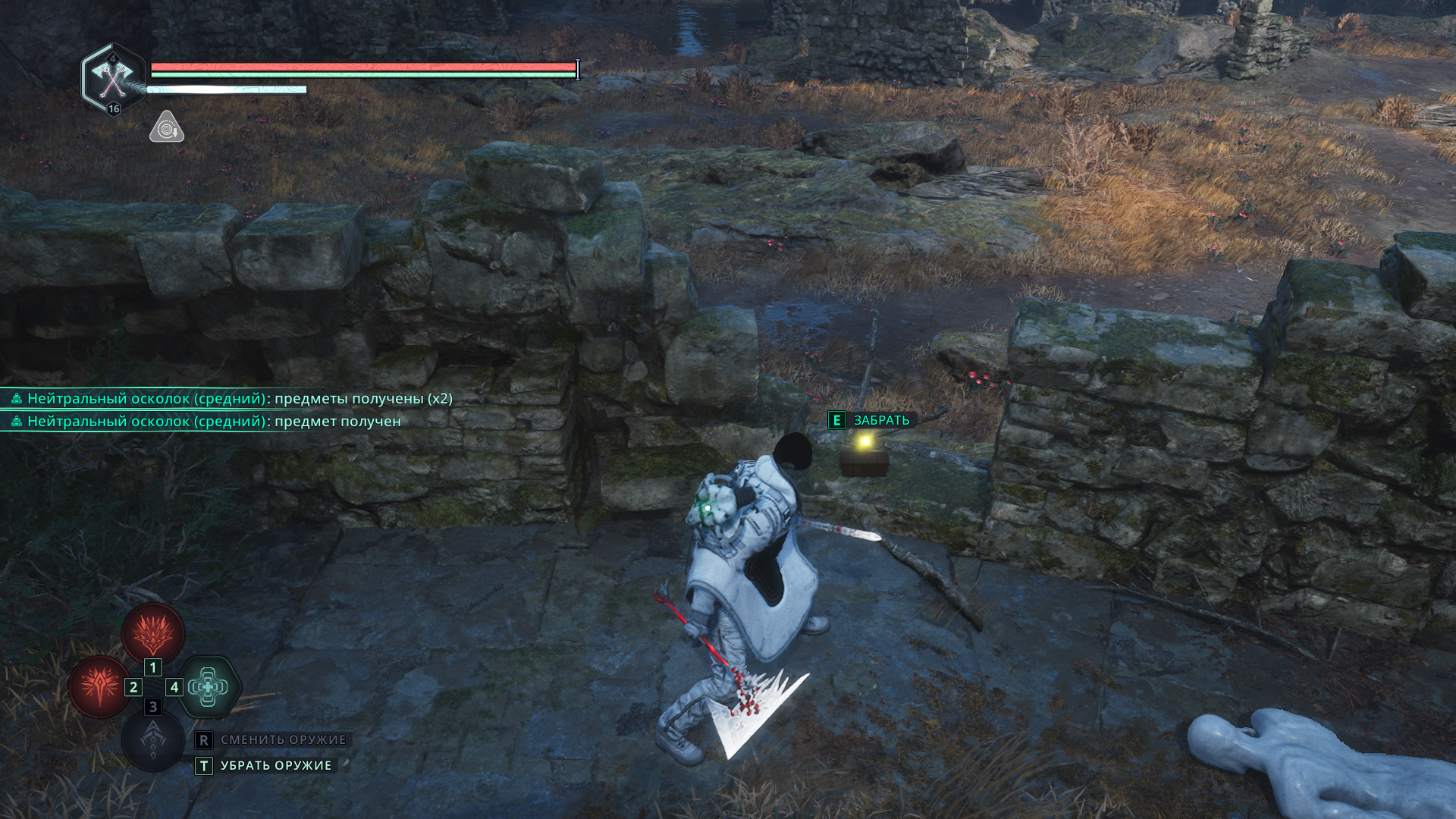Activate the red ability in slot 1
The height and width of the screenshot is (819, 1456).
(x=153, y=632)
